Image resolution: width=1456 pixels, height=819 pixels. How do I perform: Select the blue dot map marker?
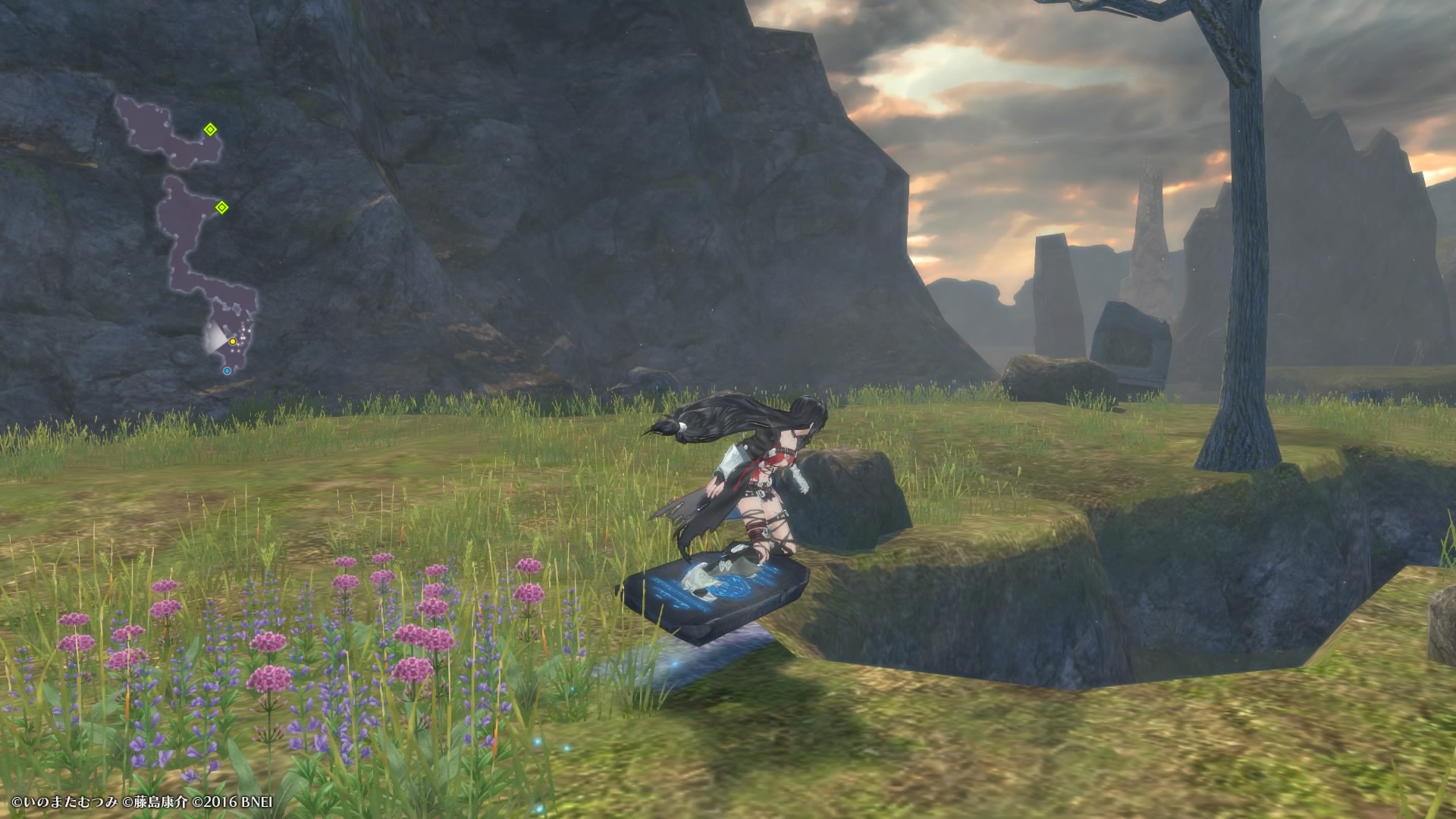coord(227,371)
